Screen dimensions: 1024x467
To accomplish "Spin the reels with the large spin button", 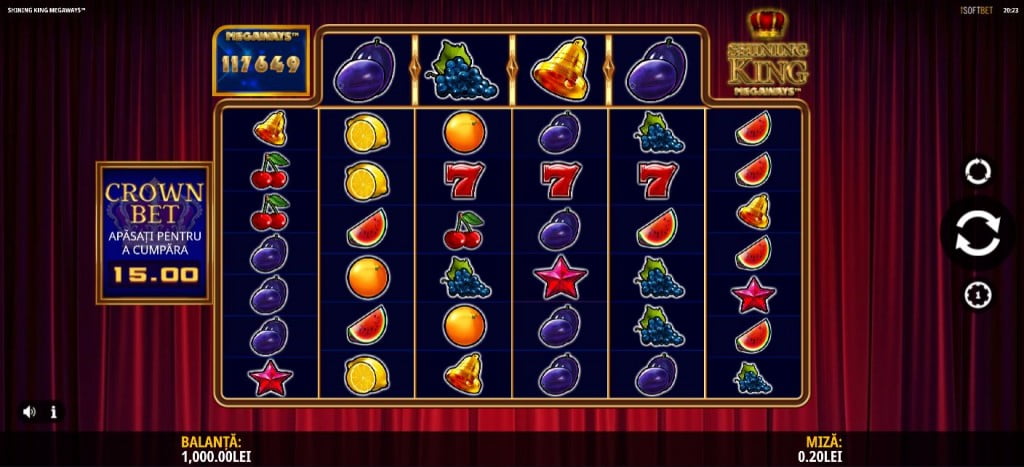I will coord(977,233).
